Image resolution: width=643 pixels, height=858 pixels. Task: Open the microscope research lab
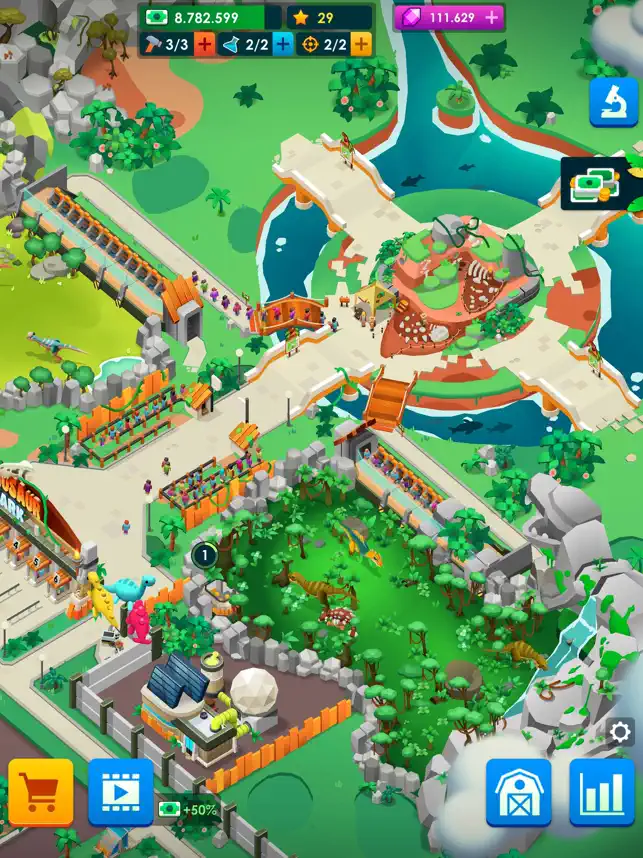[613, 103]
